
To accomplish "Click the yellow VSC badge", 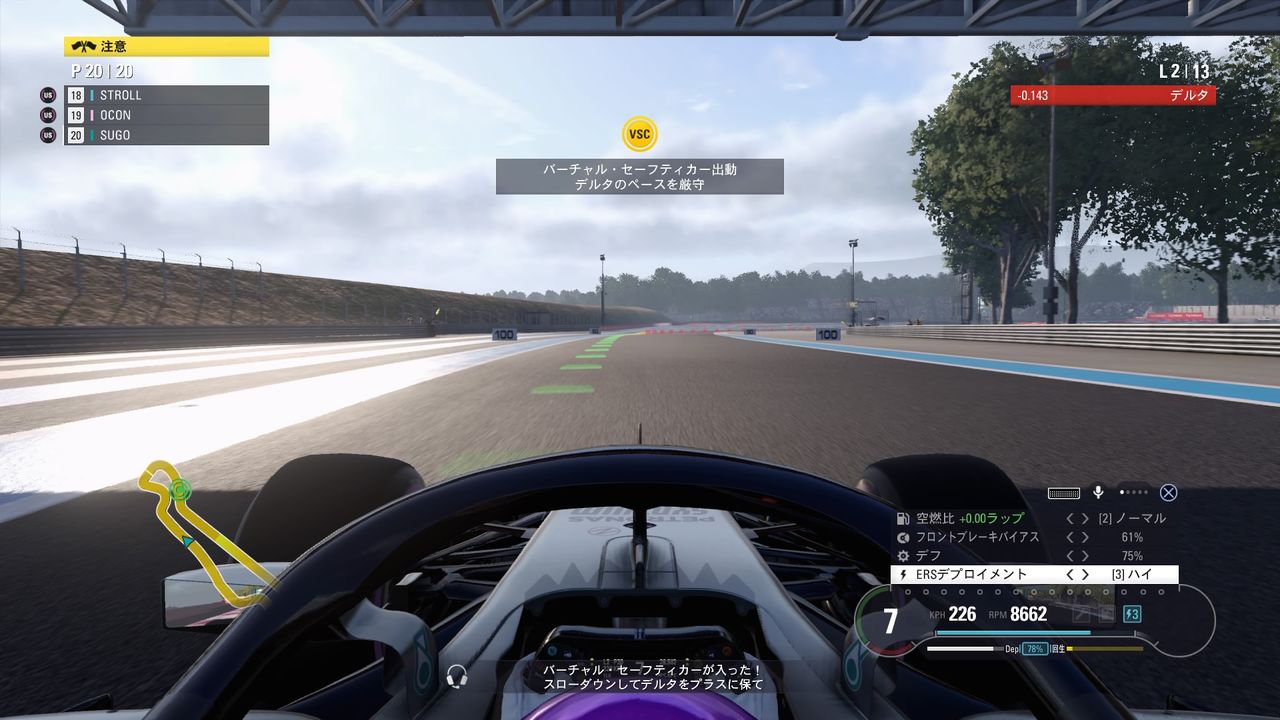I will pos(640,133).
